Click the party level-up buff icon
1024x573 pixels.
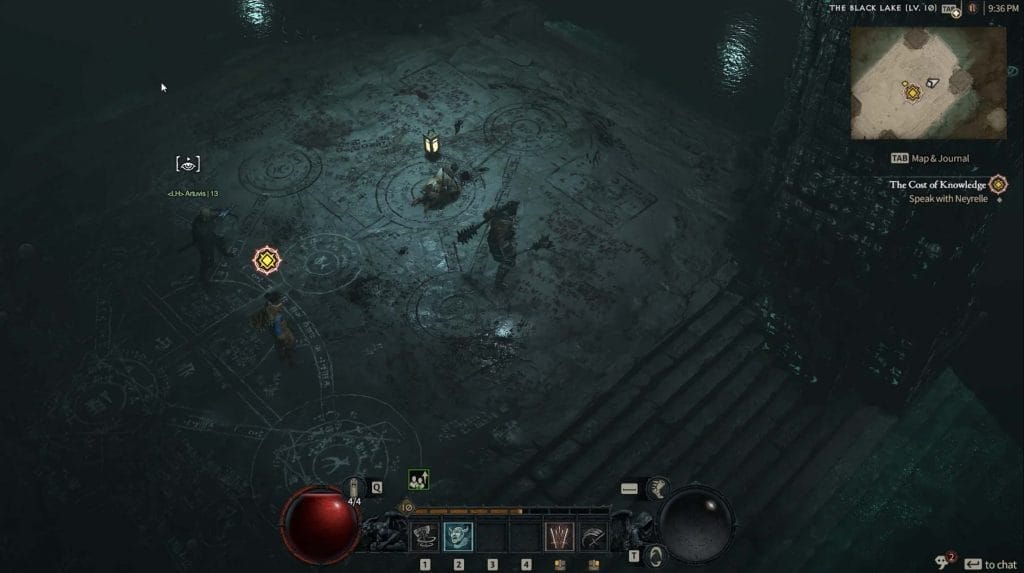pyautogui.click(x=419, y=480)
